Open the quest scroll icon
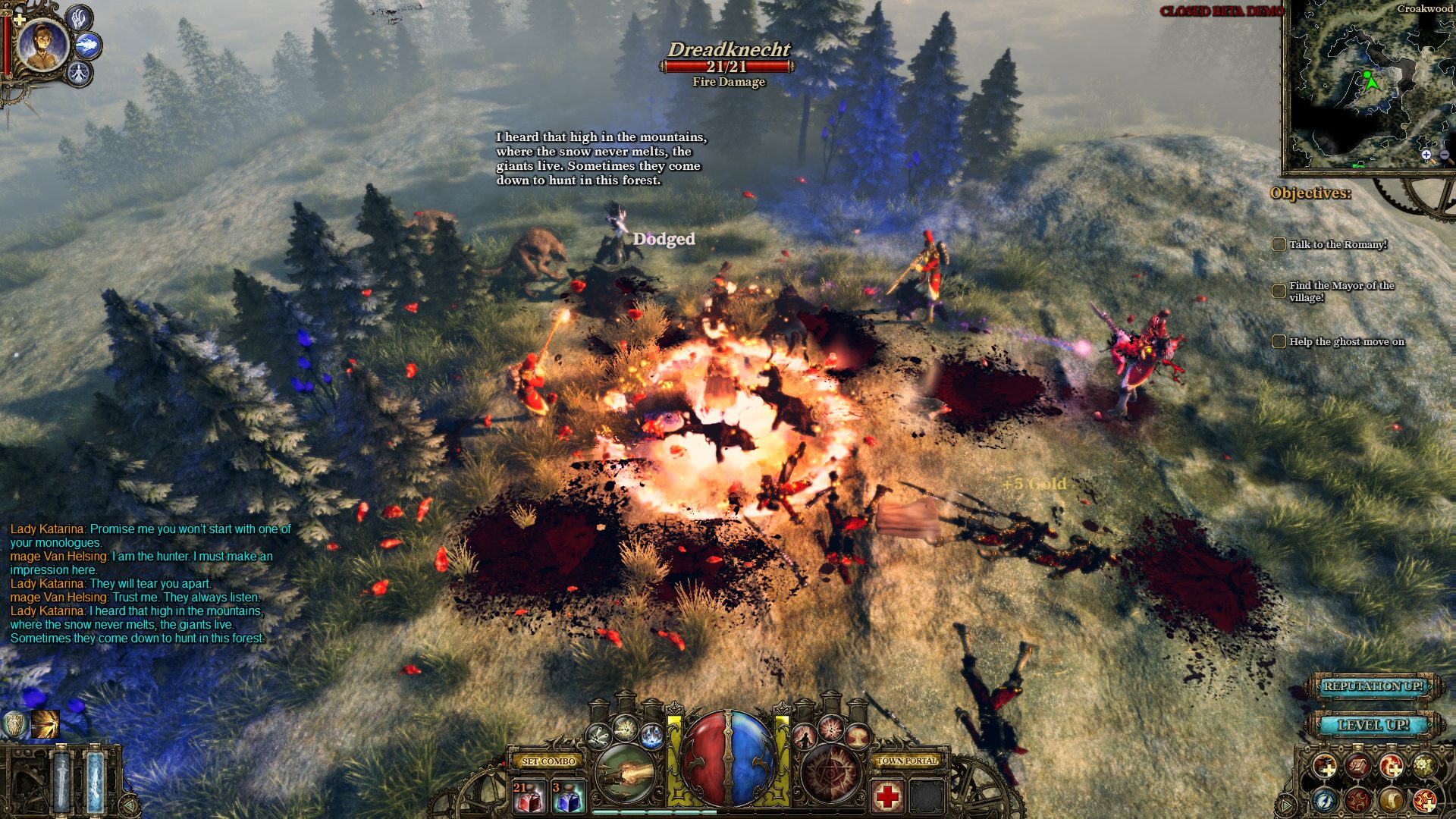 point(1392,800)
